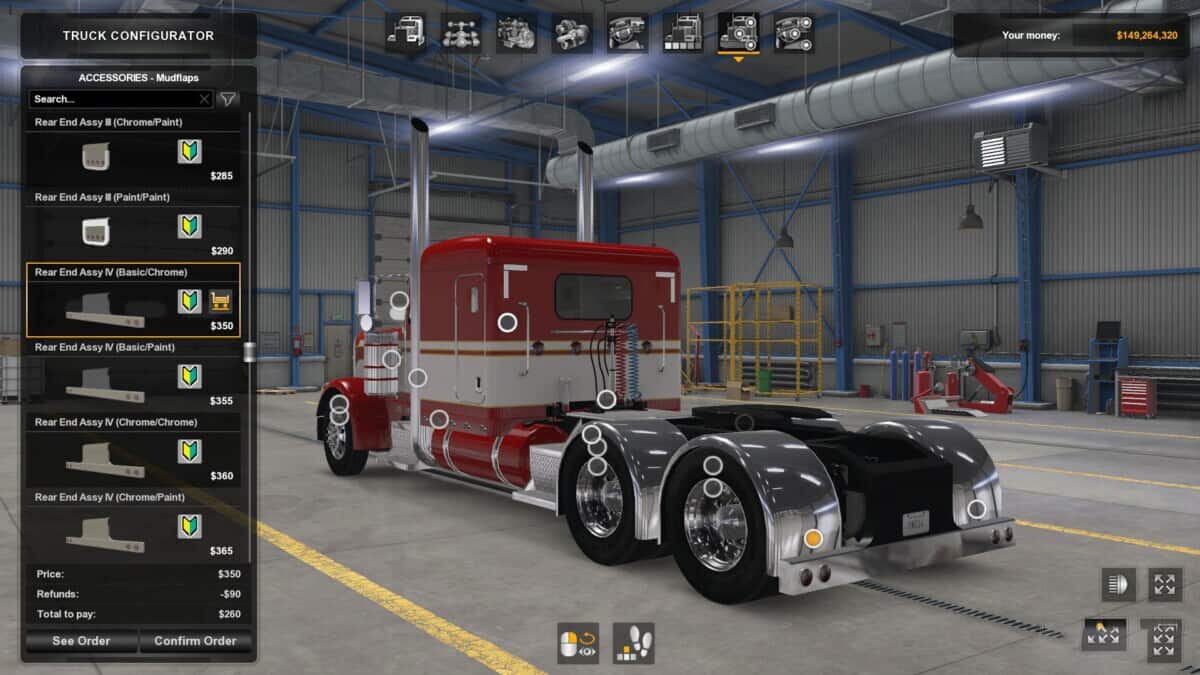
Task: Open the See Order summary
Action: tap(81, 641)
